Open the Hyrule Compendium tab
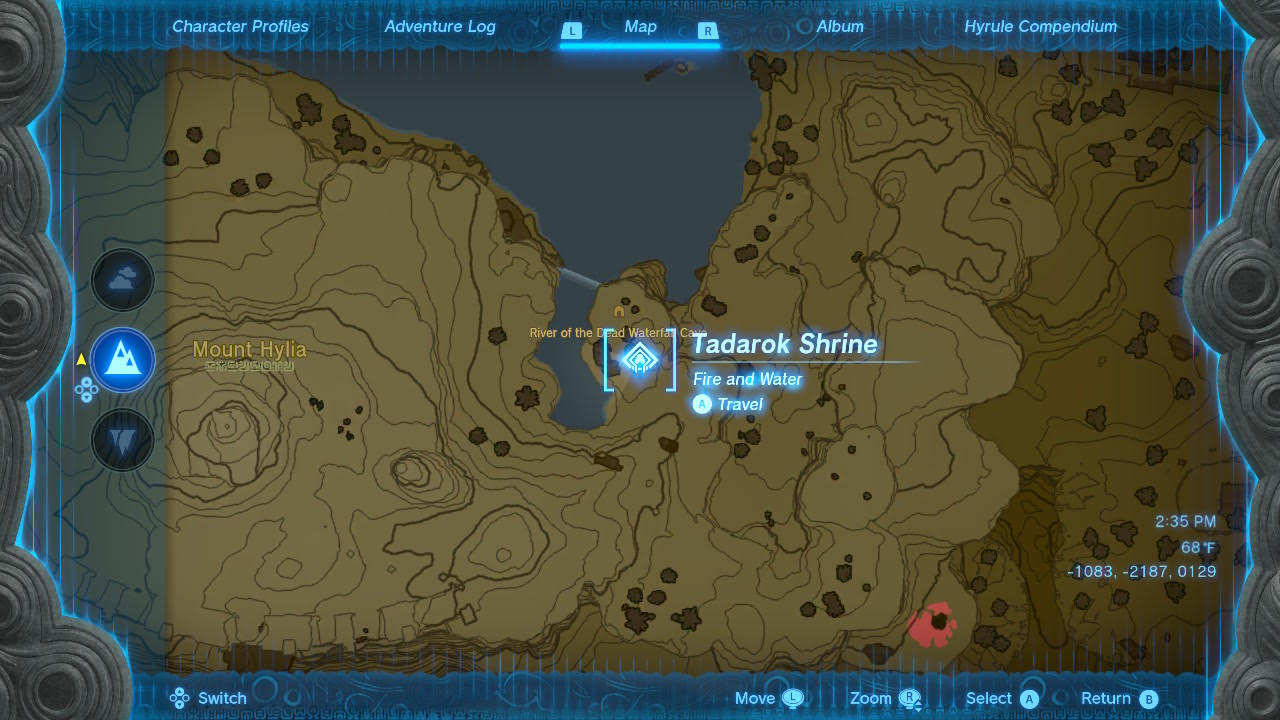The image size is (1280, 720). coord(1040,26)
